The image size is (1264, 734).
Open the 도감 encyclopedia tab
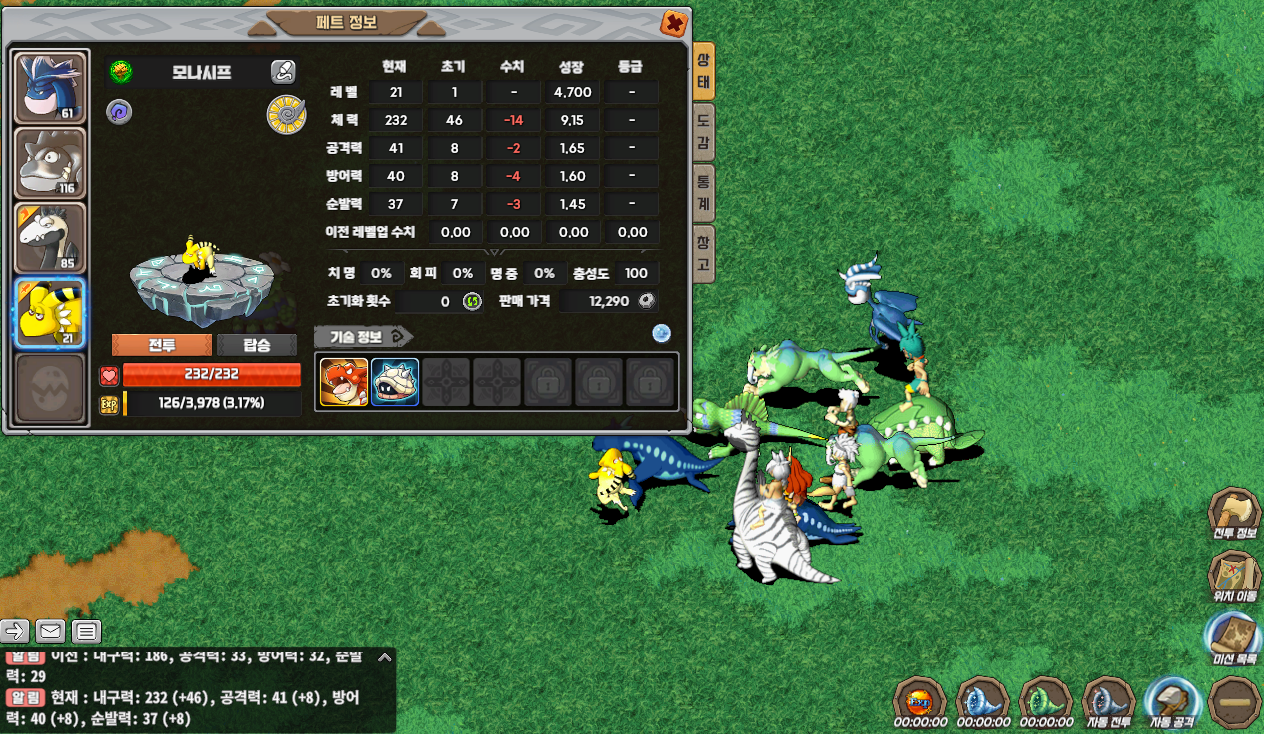704,133
